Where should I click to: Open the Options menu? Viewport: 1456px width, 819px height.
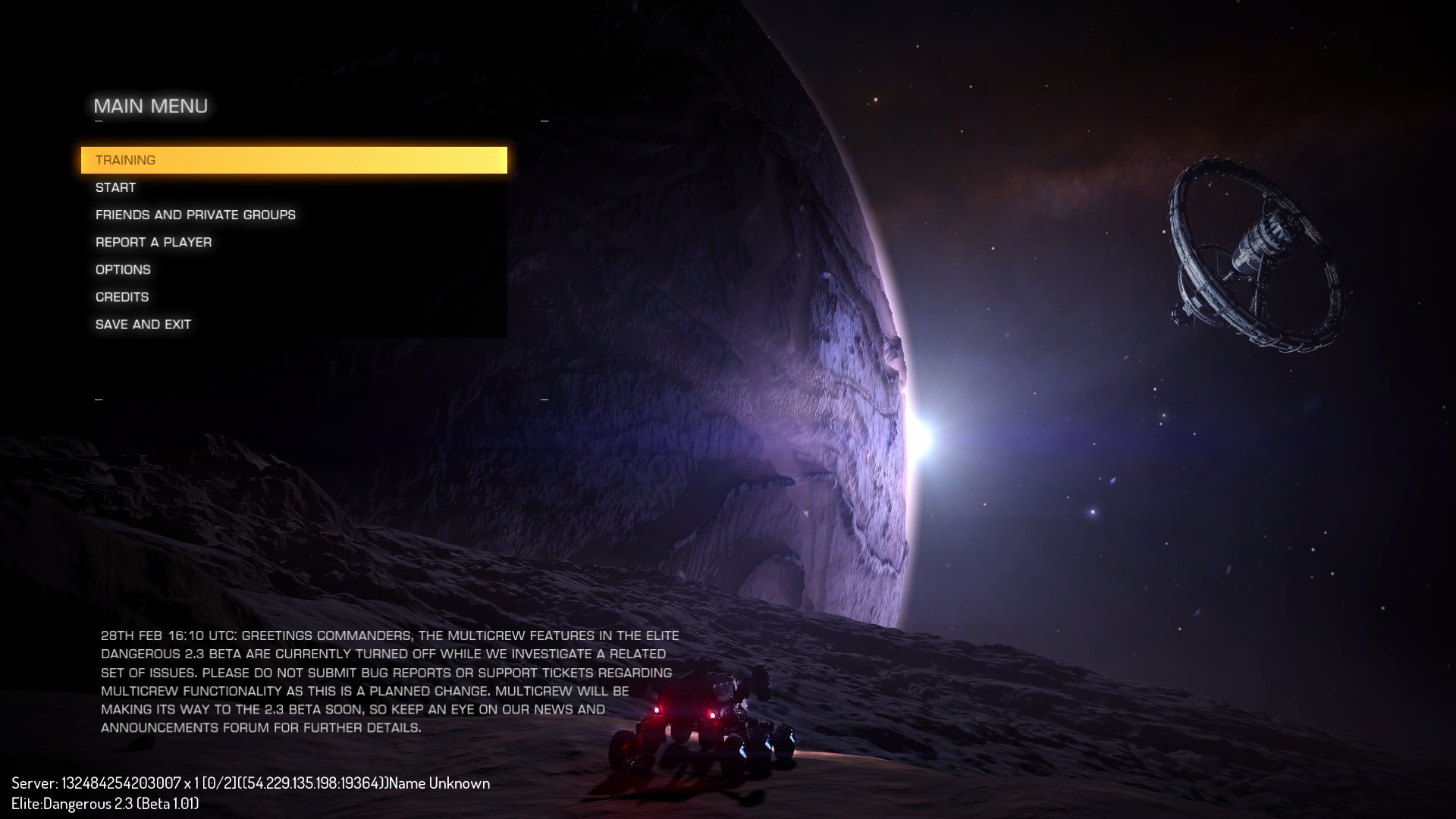124,269
